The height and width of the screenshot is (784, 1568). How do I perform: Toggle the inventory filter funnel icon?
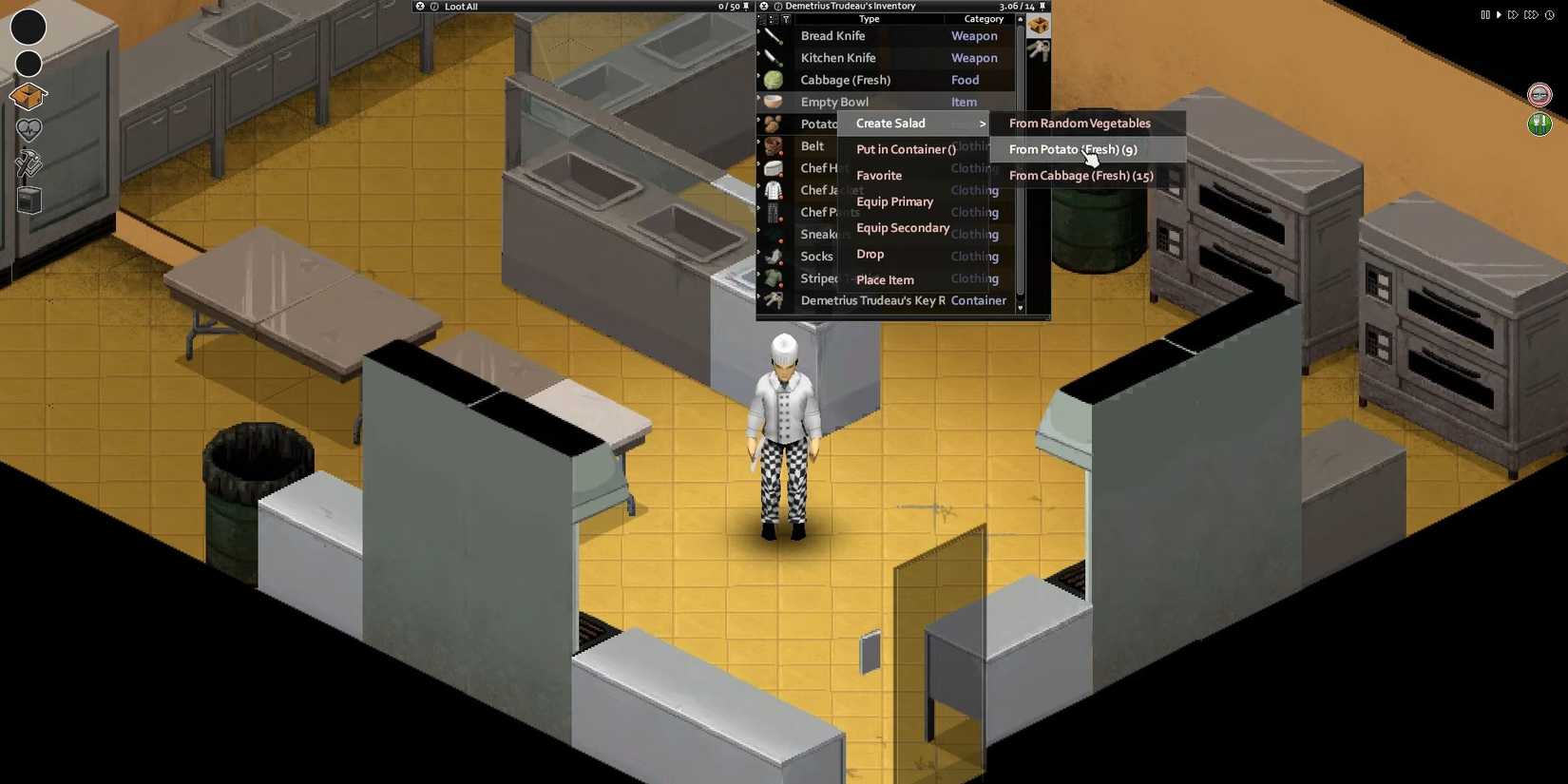[785, 18]
